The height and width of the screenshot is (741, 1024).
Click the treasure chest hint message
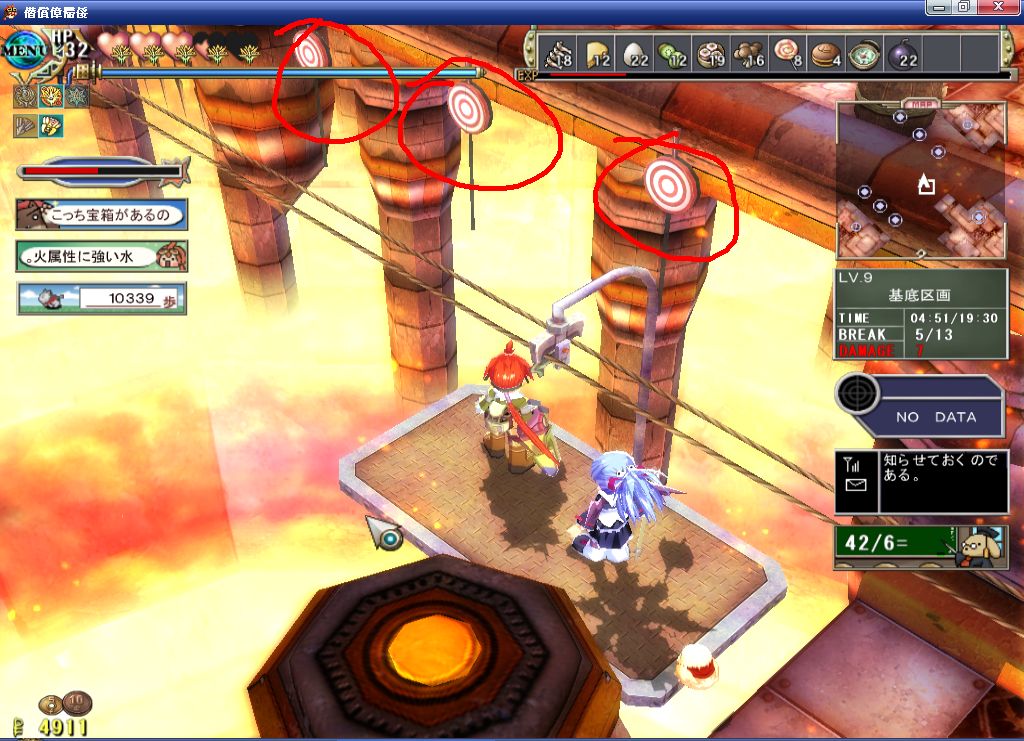click(x=102, y=214)
